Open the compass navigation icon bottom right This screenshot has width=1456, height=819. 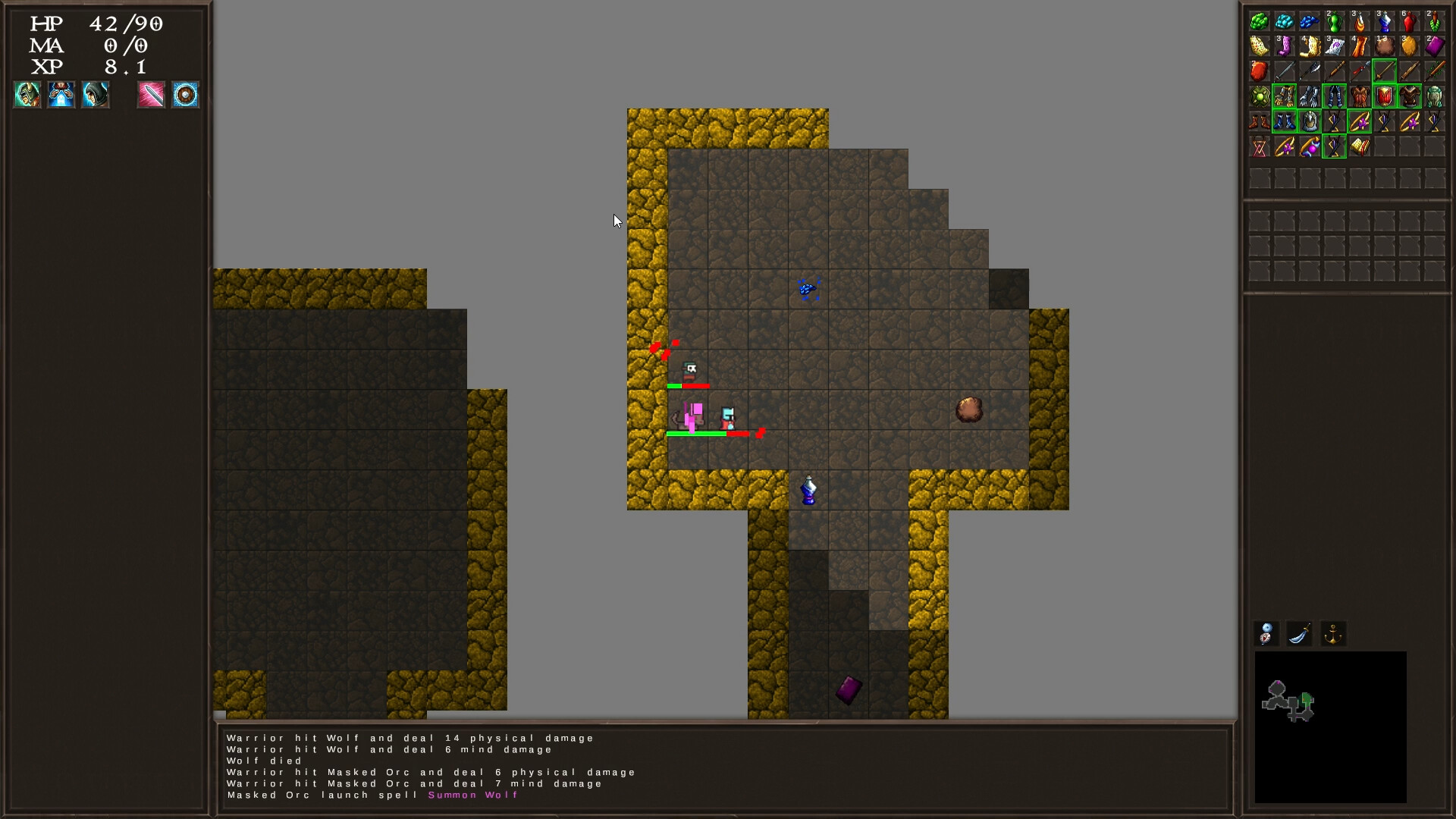[1265, 634]
